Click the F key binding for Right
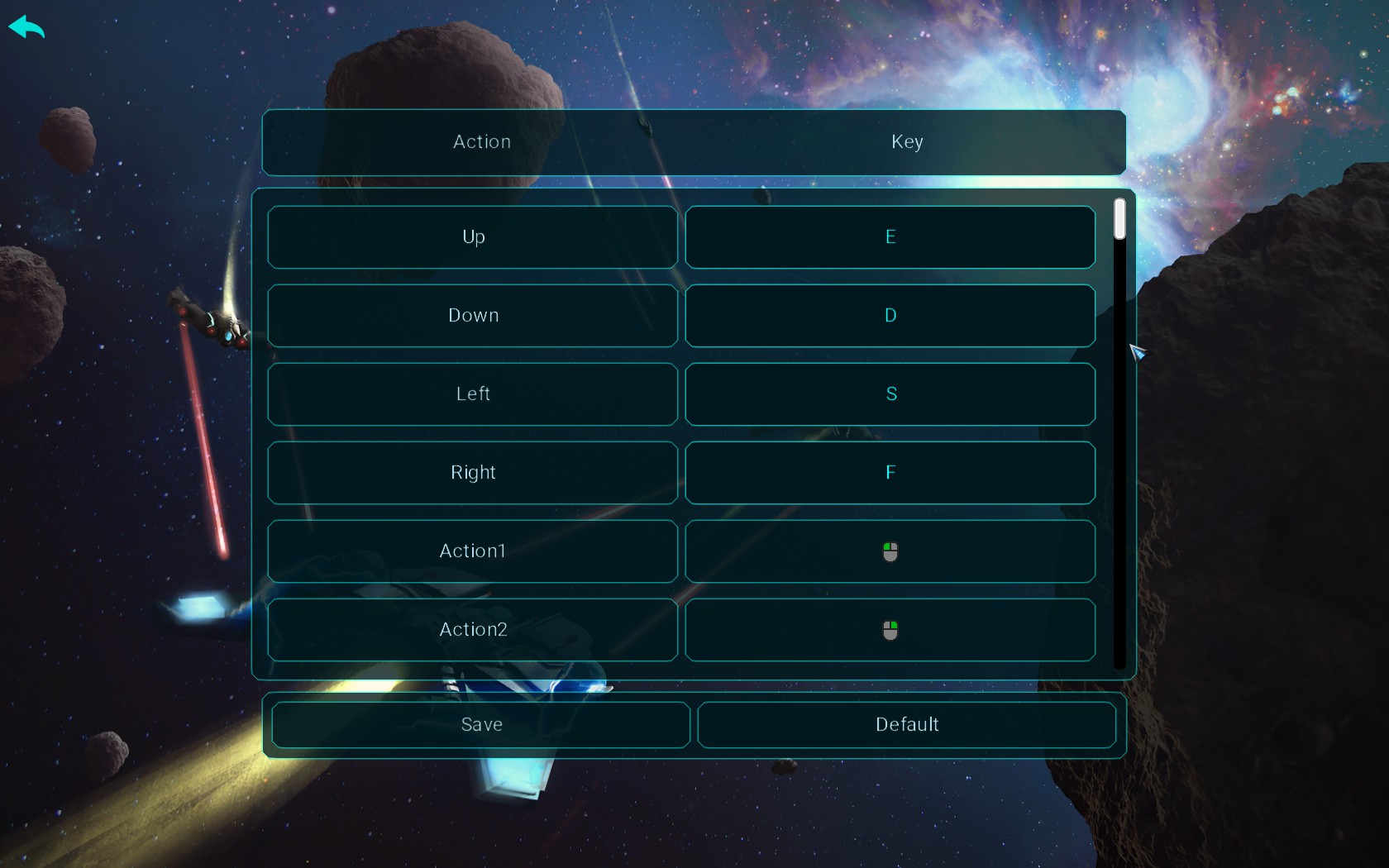This screenshot has height=868, width=1389. tap(890, 473)
